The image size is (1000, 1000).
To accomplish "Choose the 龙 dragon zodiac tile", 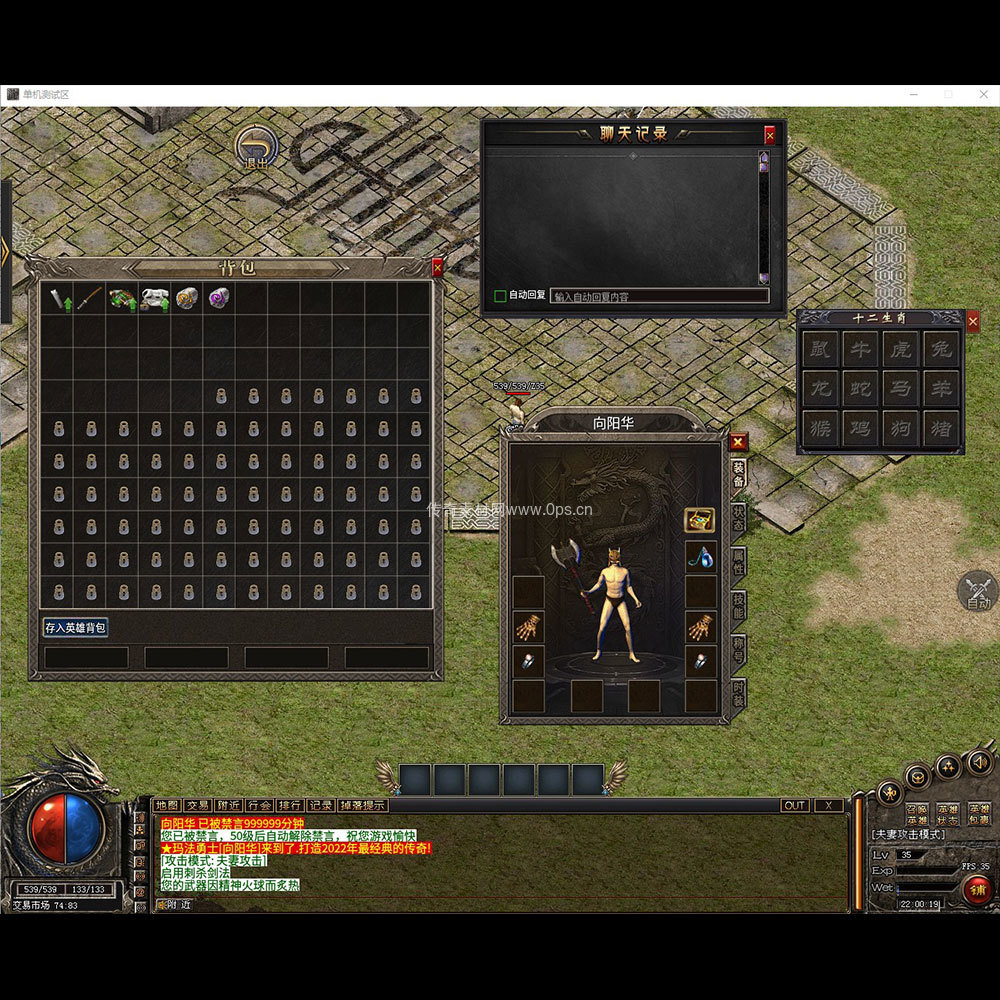I will 820,389.
